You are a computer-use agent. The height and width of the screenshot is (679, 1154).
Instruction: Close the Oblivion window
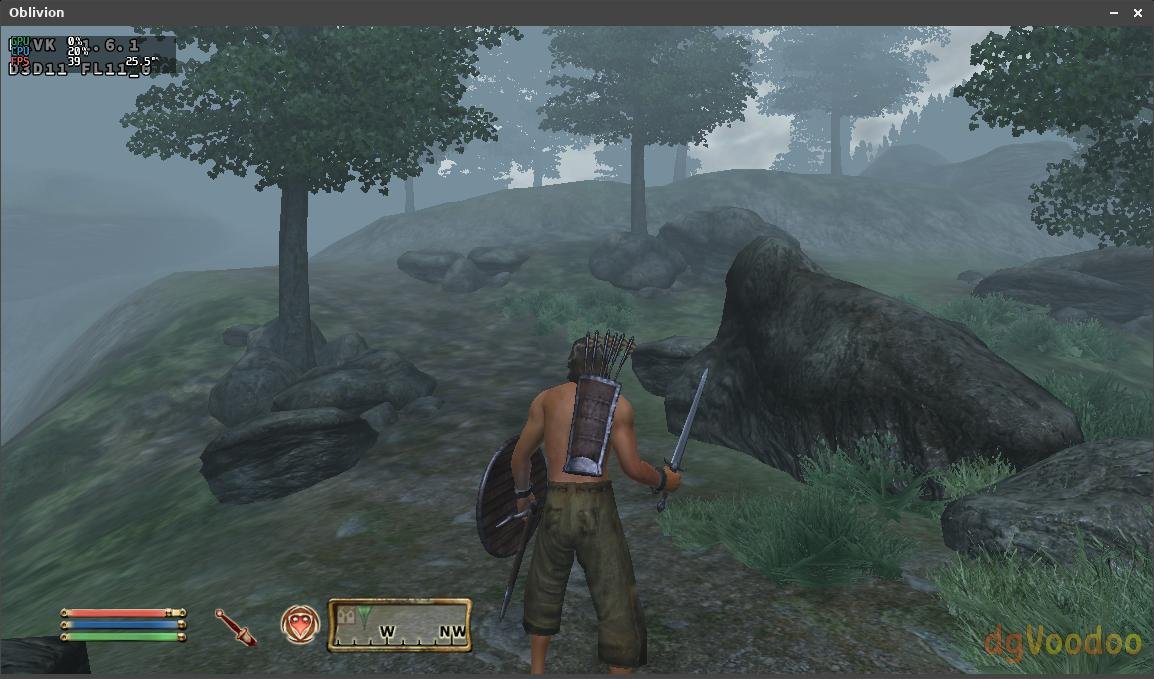[x=1138, y=13]
